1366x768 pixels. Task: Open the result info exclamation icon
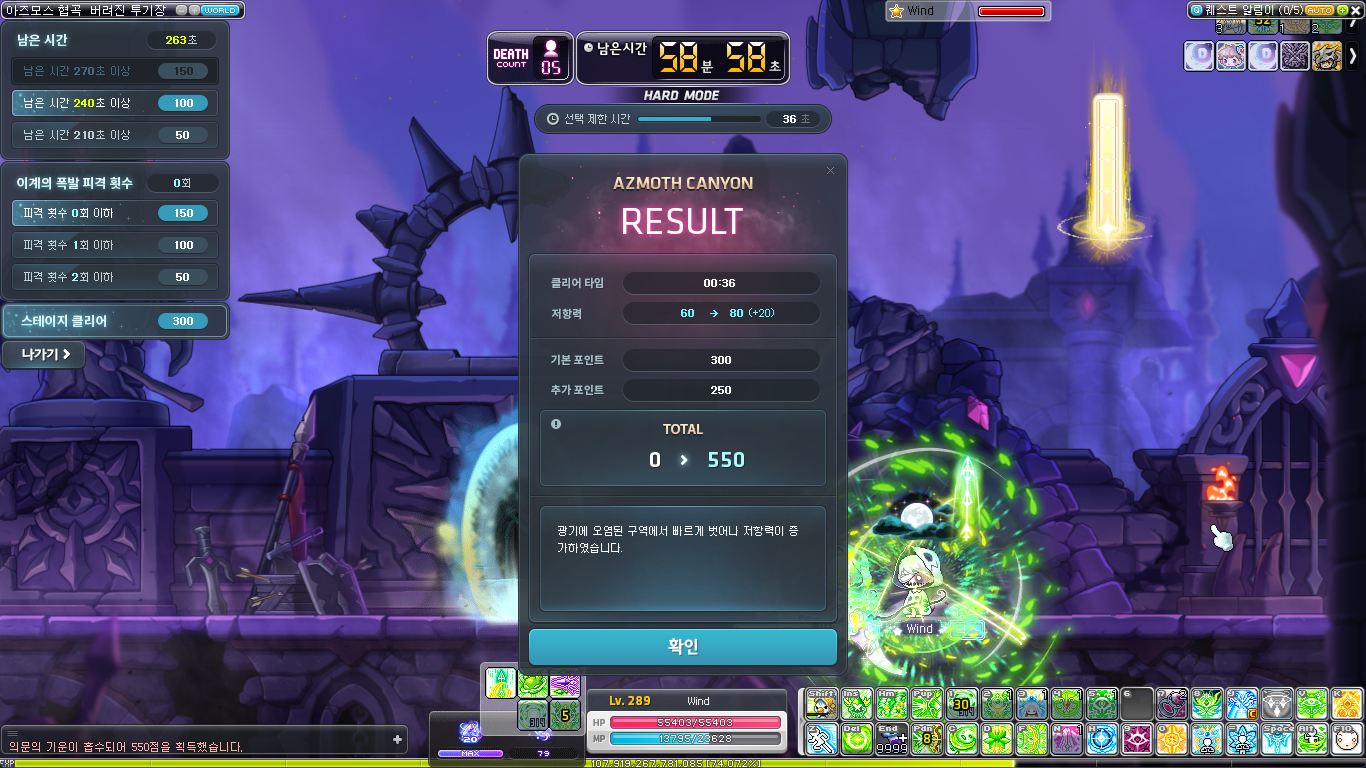tap(556, 424)
